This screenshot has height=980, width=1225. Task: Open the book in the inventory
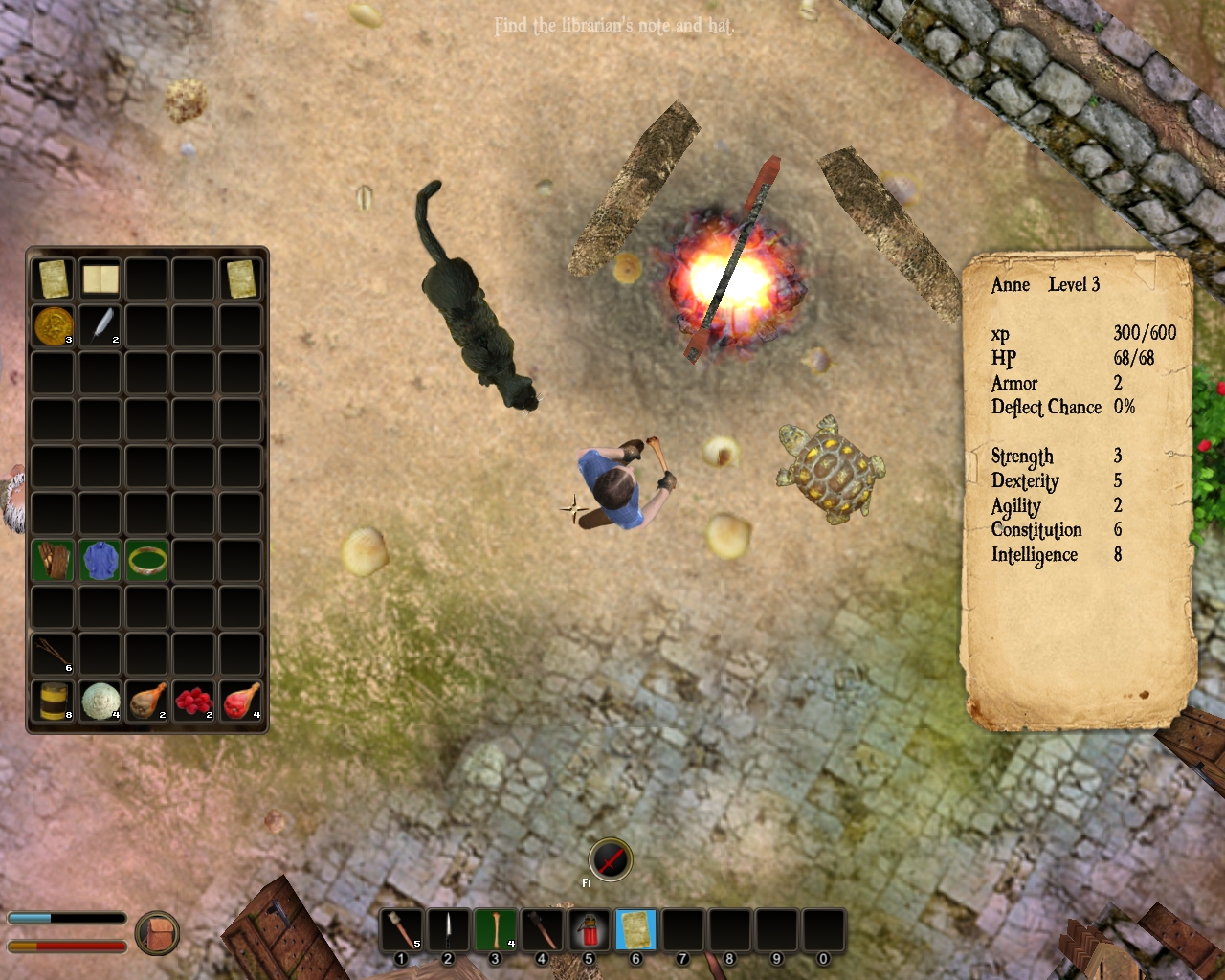point(100,279)
